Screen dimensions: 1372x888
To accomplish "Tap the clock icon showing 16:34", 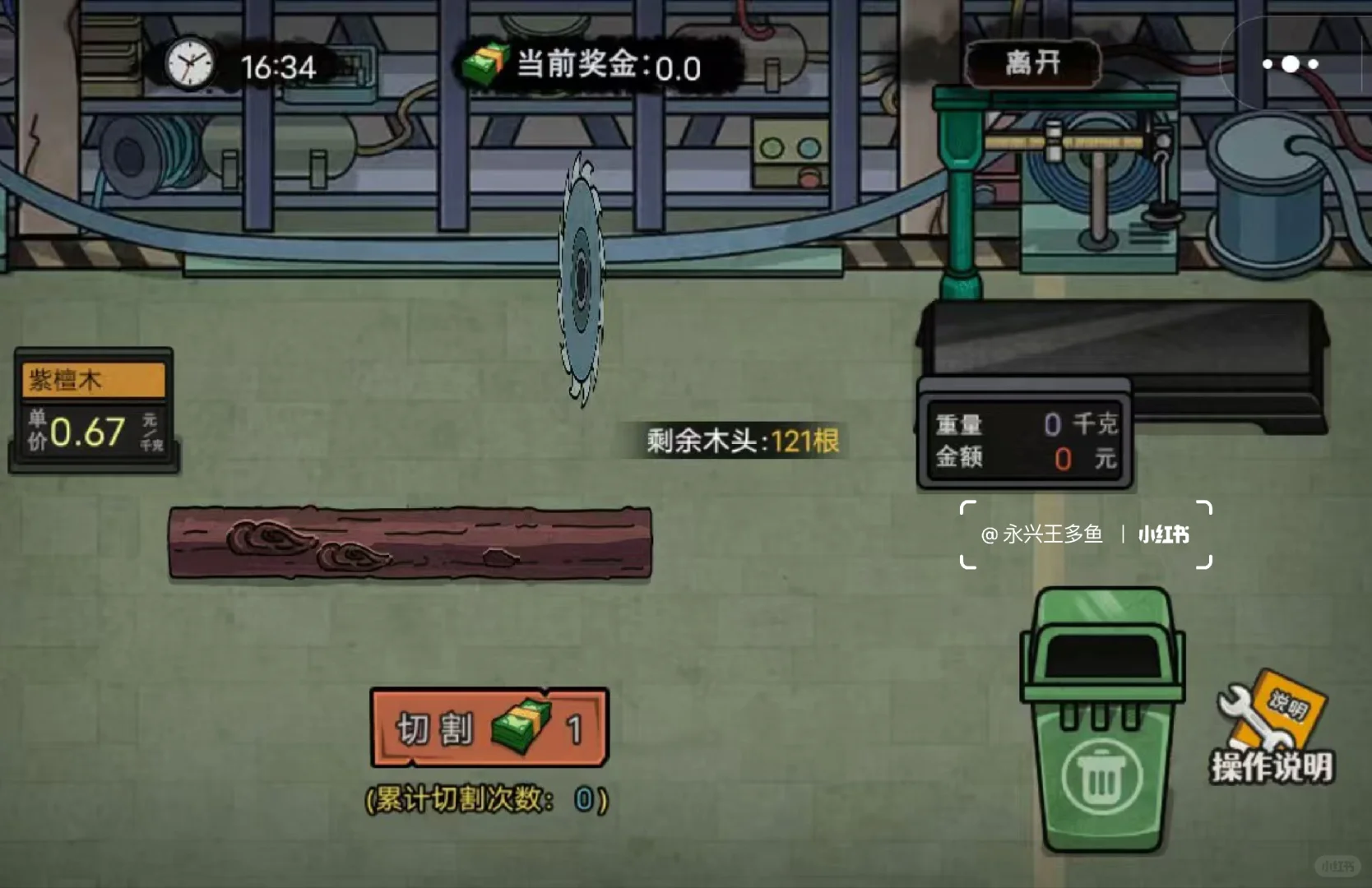I will click(x=191, y=66).
